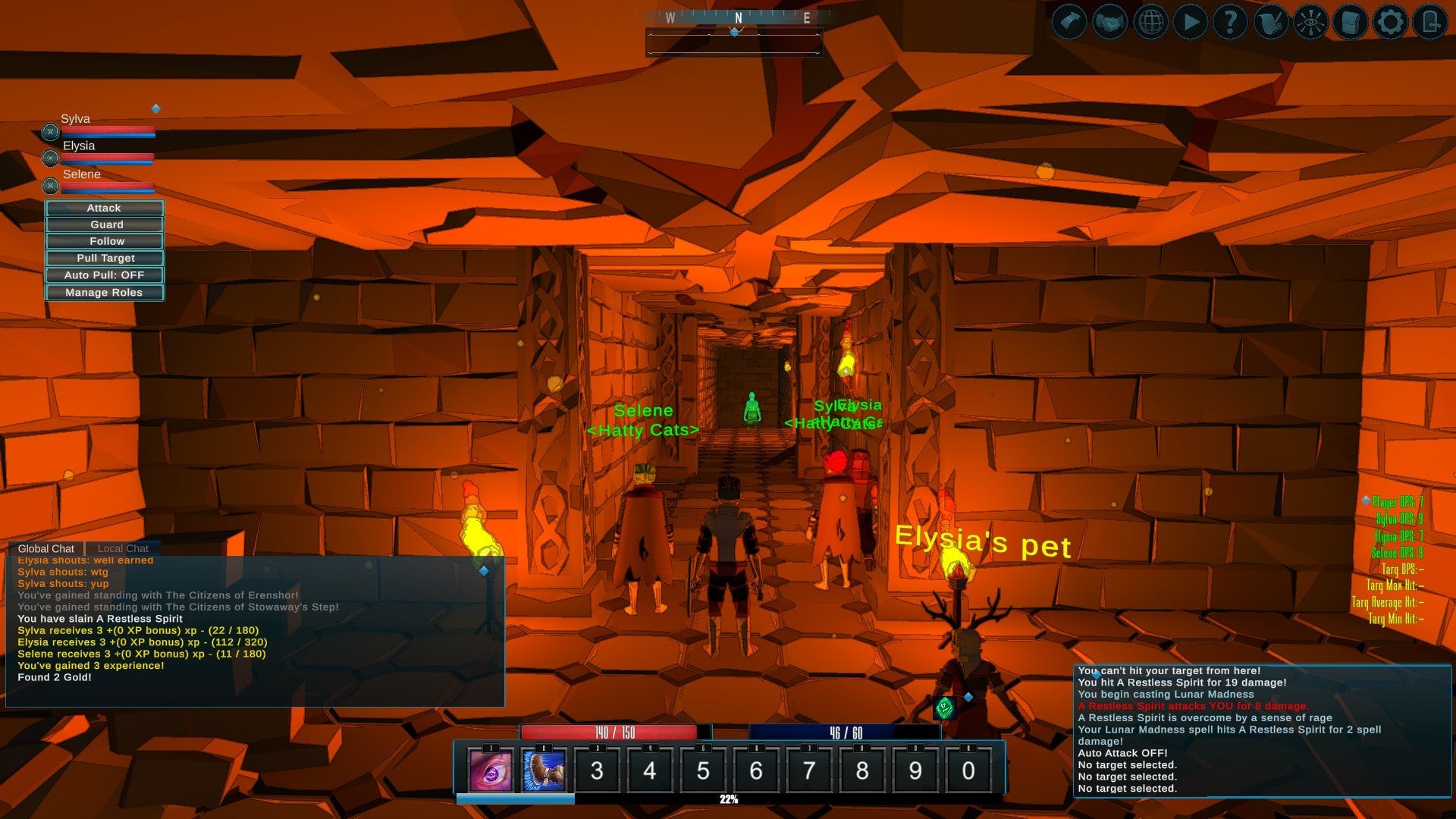Command party members to Attack
1456x819 pixels.
[105, 208]
